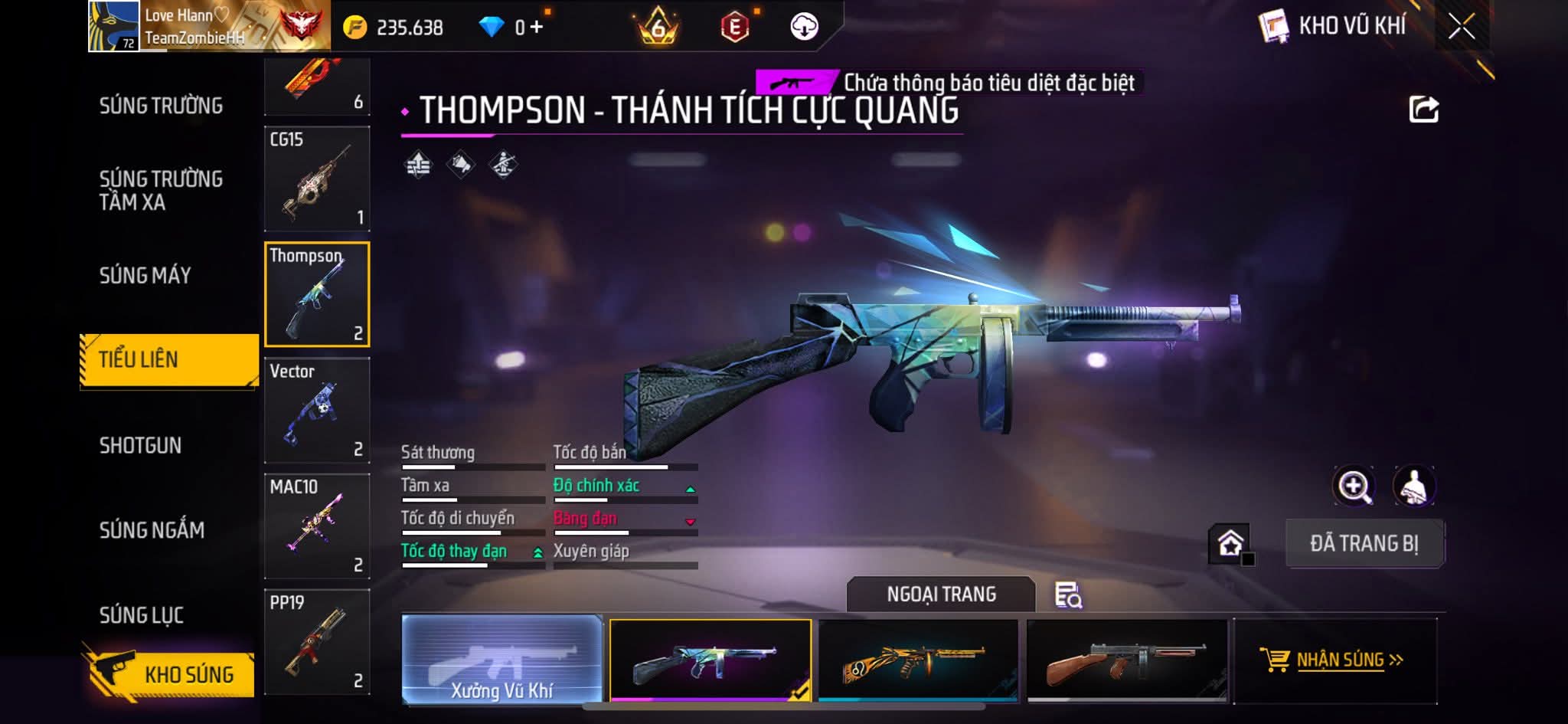Viewport: 1568px width, 724px height.
Task: Open the Súng Ngắm category
Action: 152,529
